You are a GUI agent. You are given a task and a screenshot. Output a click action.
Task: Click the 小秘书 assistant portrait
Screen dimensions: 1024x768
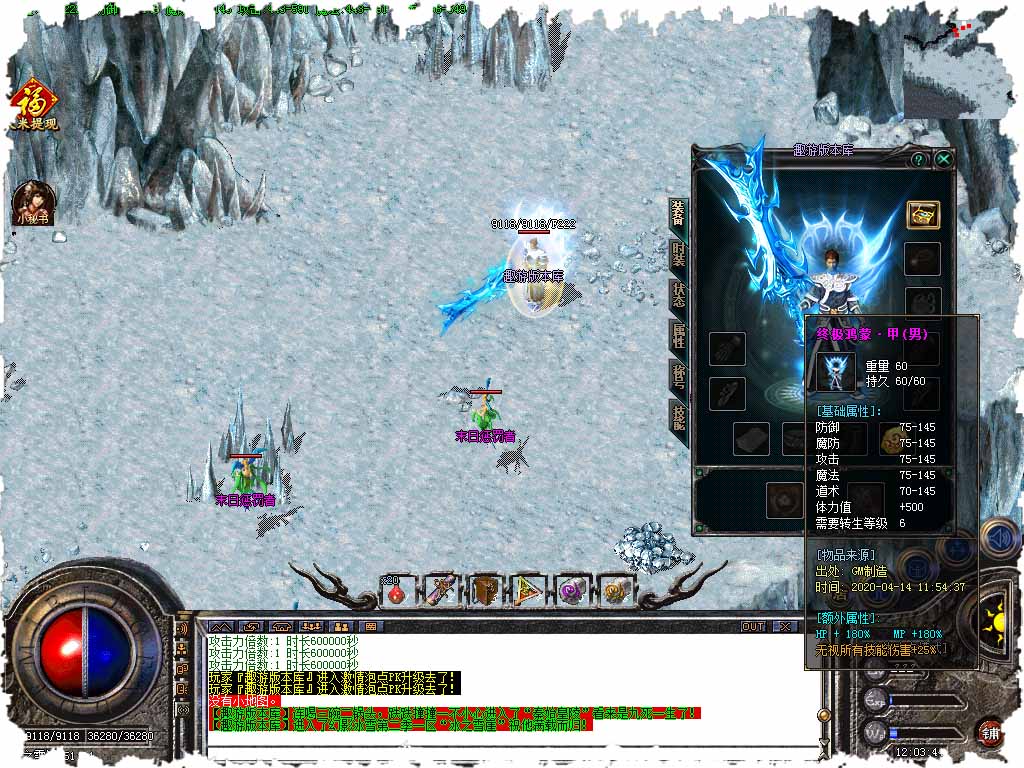pyautogui.click(x=33, y=203)
